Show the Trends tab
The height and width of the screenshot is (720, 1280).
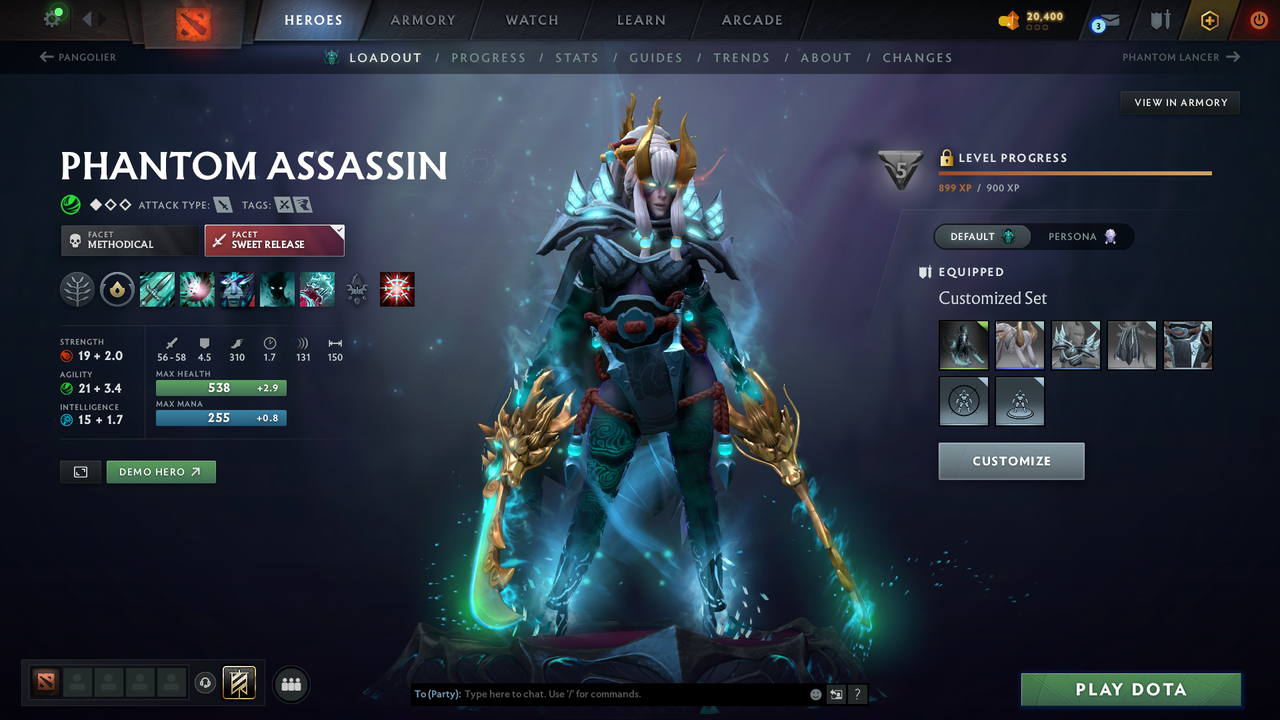tap(741, 58)
